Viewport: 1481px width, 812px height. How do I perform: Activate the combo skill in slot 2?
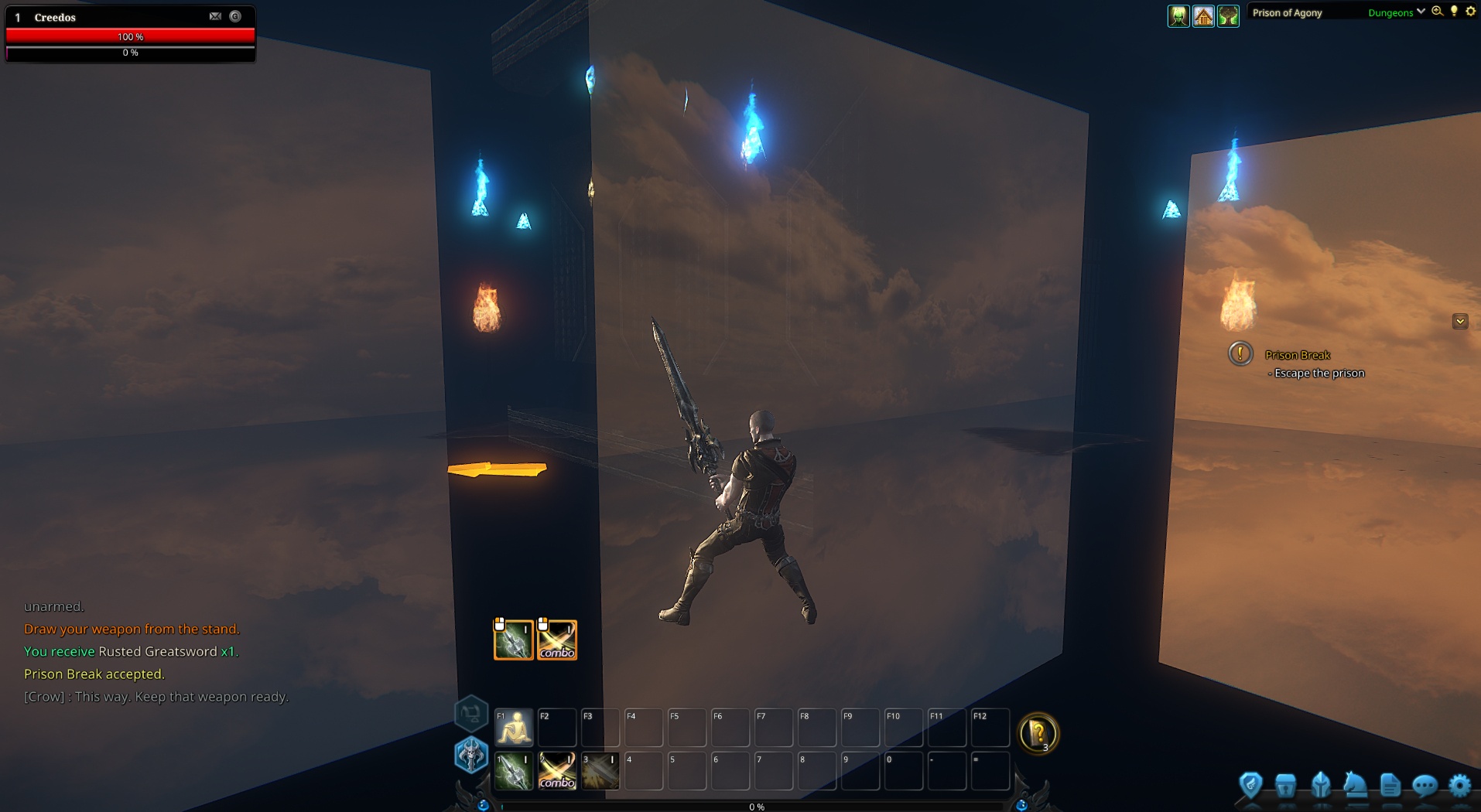(x=557, y=771)
